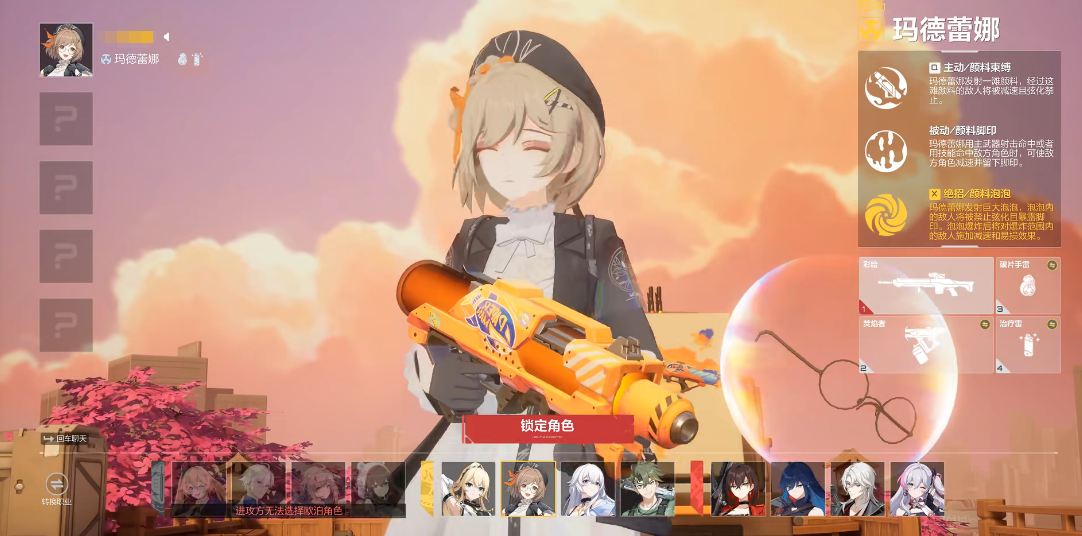This screenshot has height=536, width=1082.
Task: Select the 彩绘 primary rifle weapon slot
Action: coord(925,285)
